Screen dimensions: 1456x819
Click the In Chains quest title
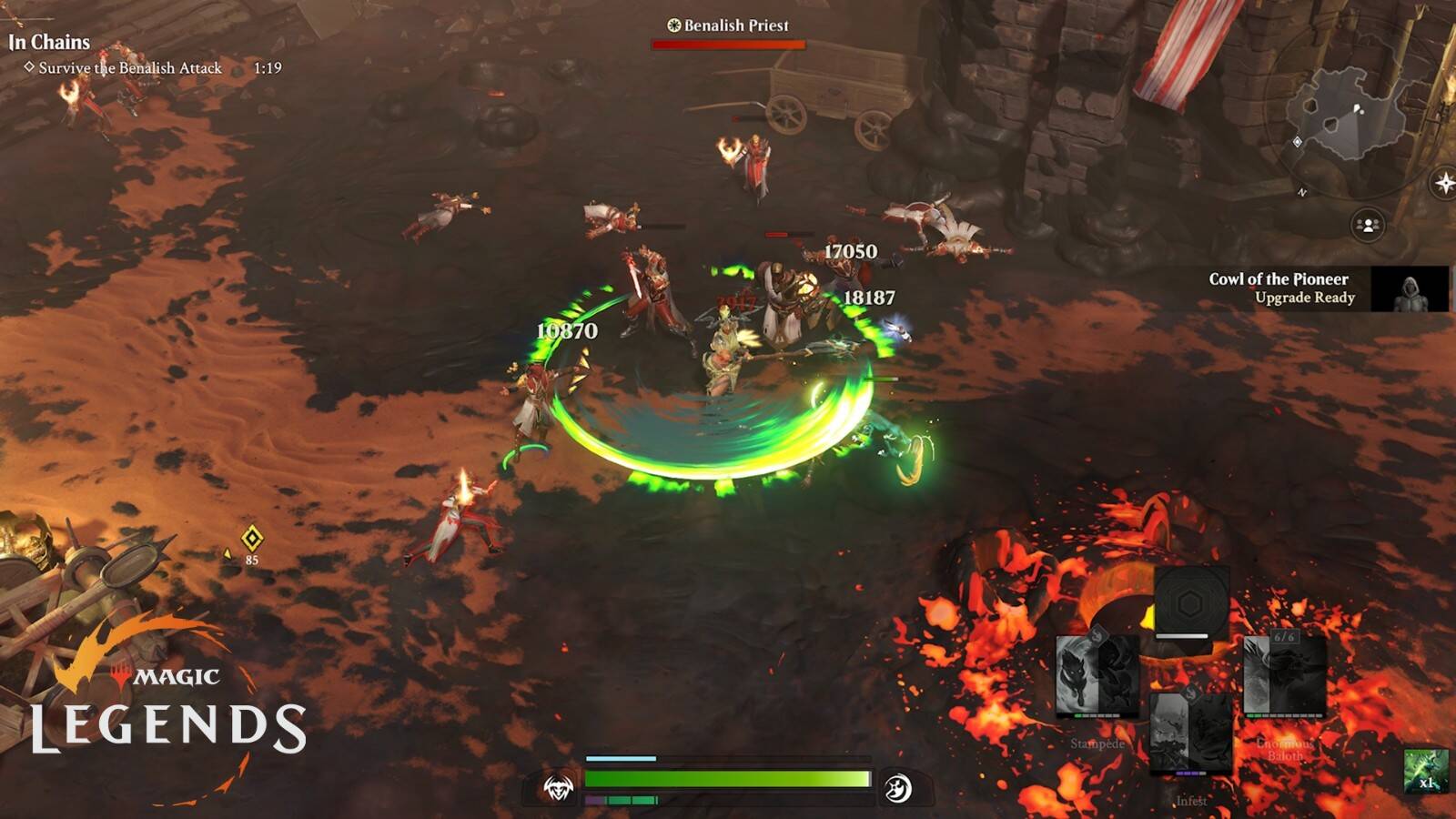pos(50,42)
